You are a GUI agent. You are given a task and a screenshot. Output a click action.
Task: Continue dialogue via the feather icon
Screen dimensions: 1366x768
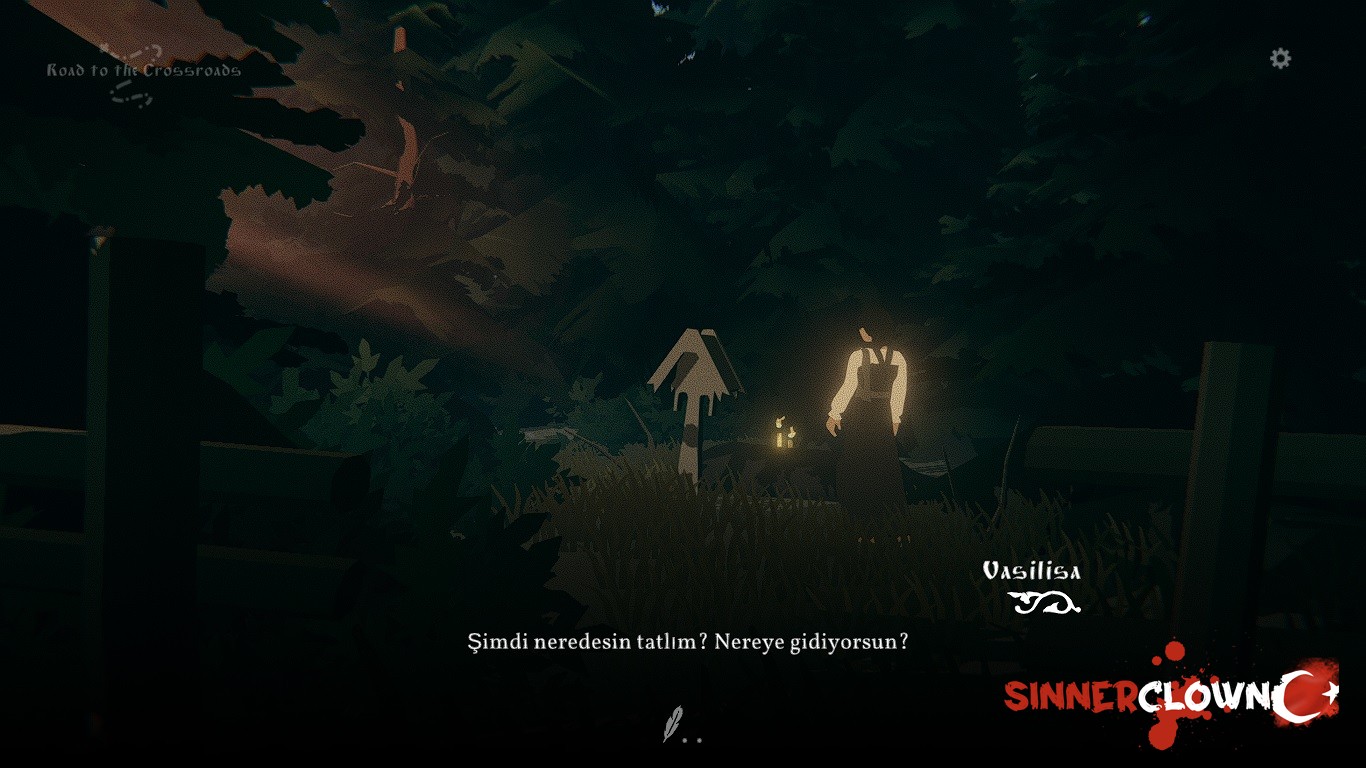[675, 723]
